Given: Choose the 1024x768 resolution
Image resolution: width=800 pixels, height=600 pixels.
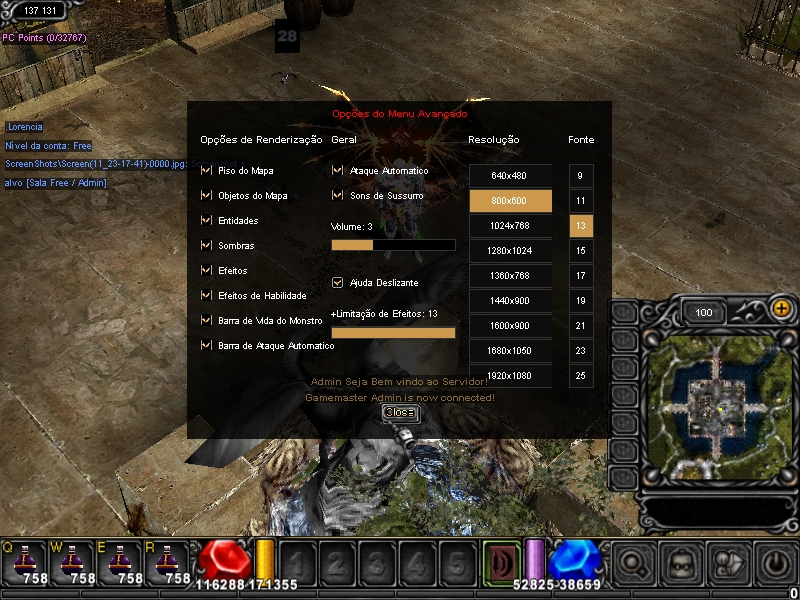Looking at the screenshot, I should click(510, 226).
